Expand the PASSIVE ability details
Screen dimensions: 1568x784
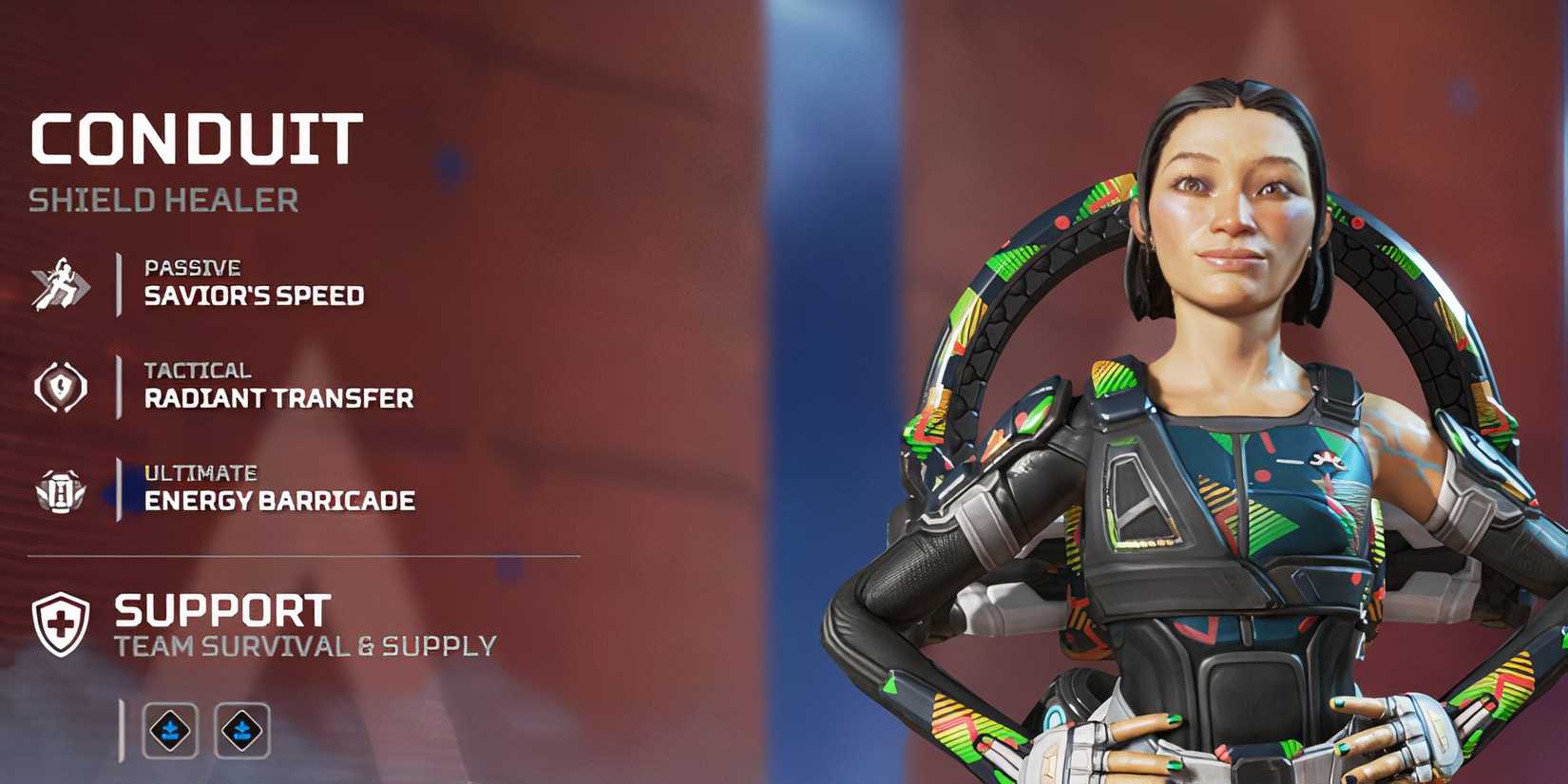(253, 282)
